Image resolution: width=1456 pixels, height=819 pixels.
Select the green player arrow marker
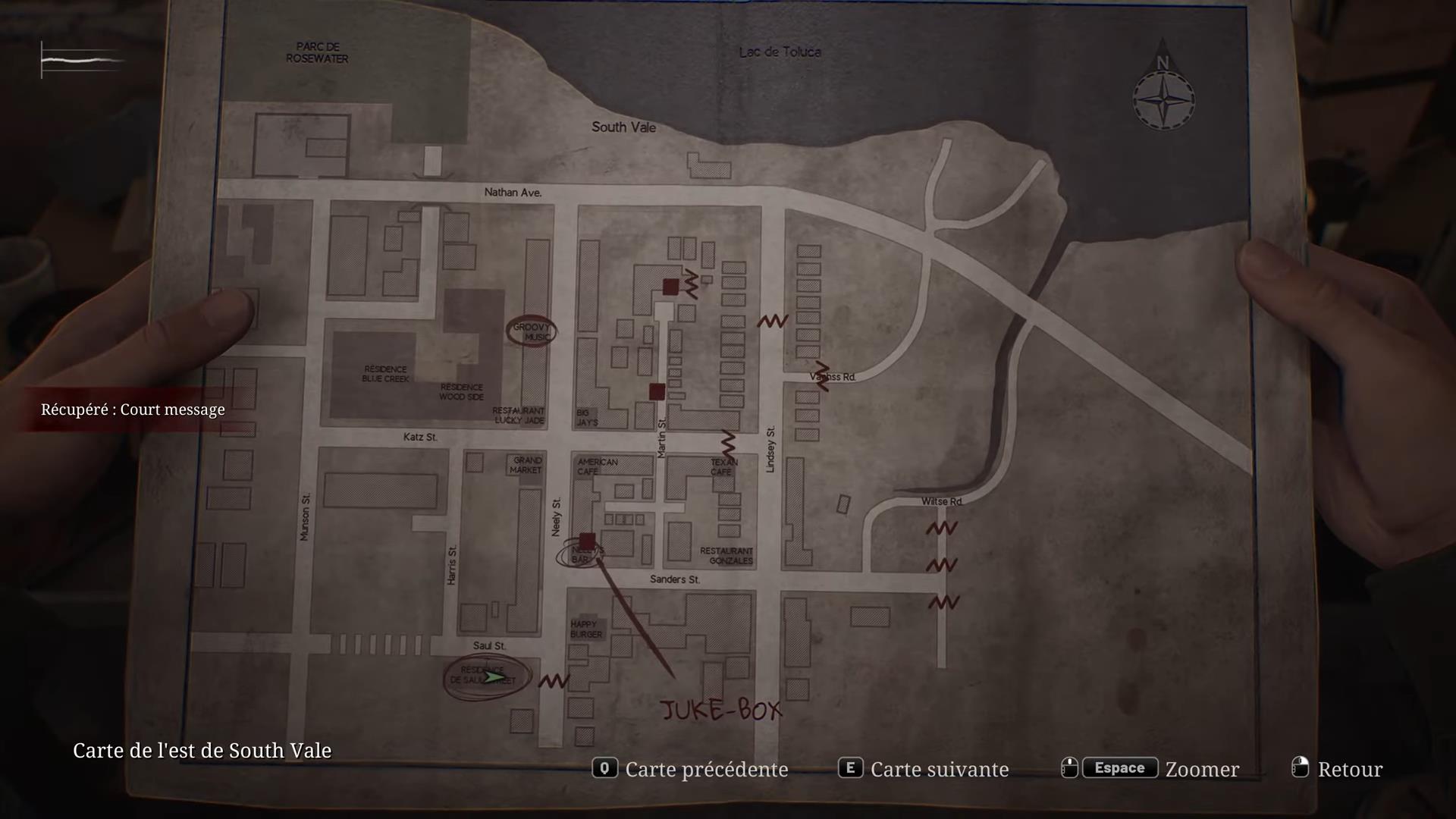point(497,676)
